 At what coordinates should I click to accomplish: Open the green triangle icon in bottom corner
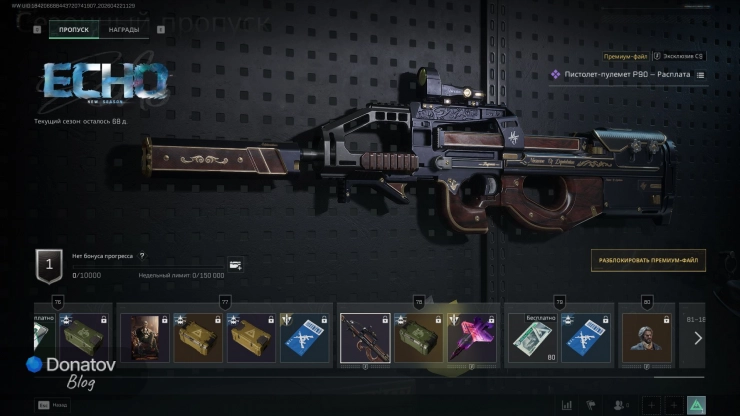point(697,404)
